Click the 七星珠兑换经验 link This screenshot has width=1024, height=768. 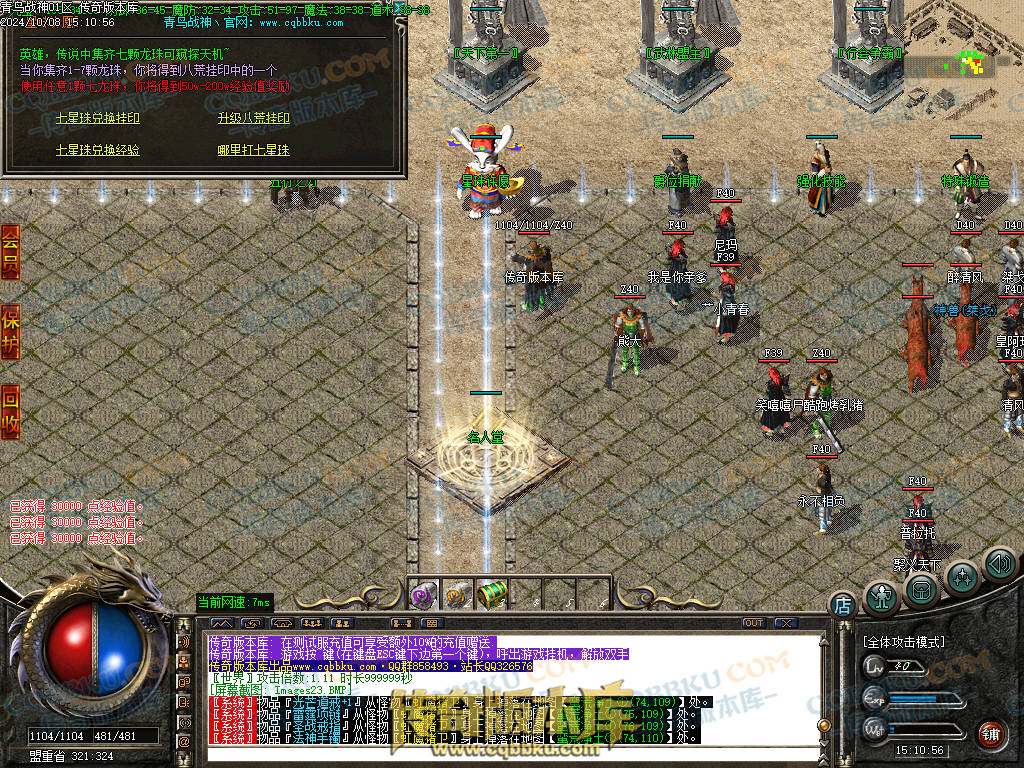97,150
